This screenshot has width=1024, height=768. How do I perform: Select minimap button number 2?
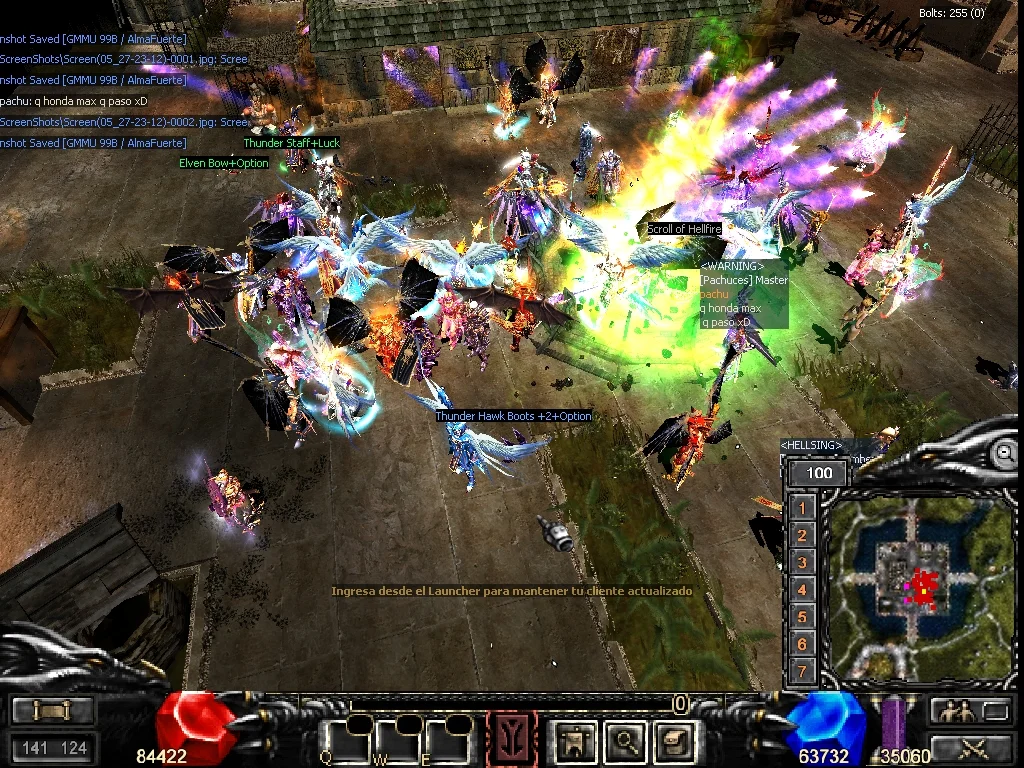pyautogui.click(x=801, y=536)
